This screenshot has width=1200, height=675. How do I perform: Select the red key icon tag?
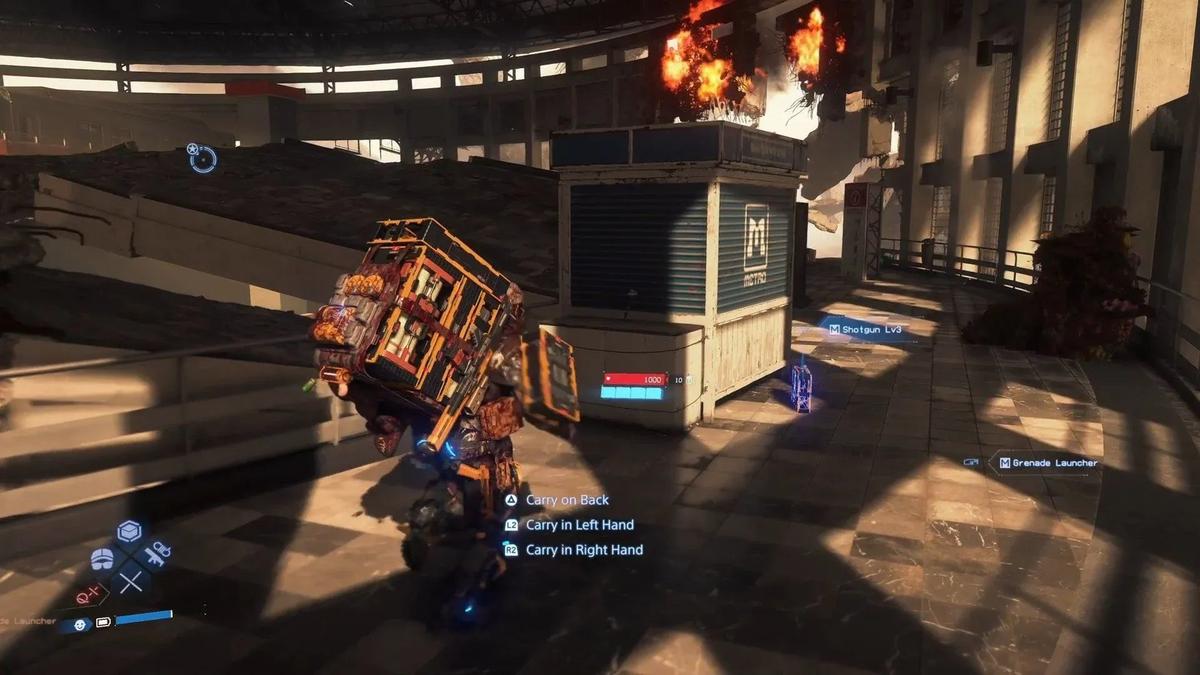(87, 597)
